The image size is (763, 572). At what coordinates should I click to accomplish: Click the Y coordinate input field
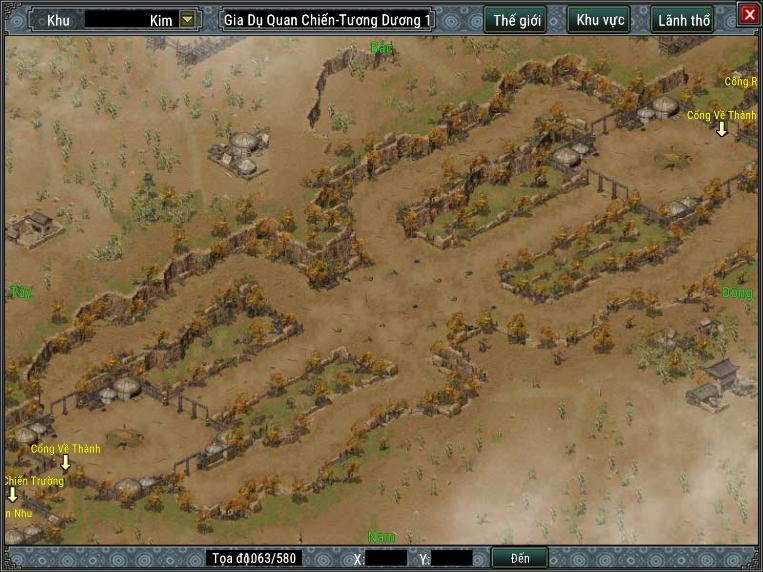pyautogui.click(x=452, y=558)
